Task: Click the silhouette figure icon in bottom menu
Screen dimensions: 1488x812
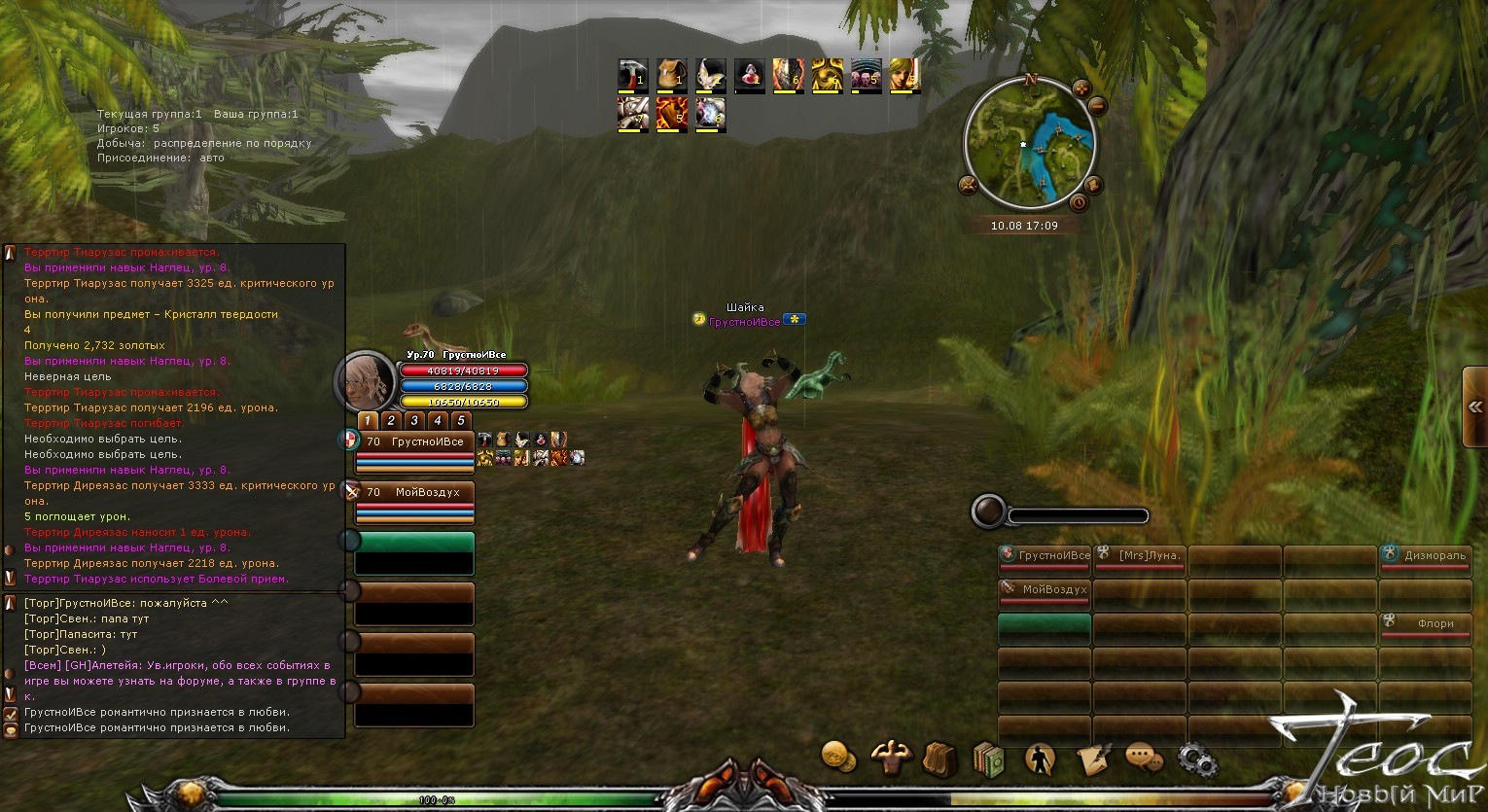Action: (x=1040, y=759)
